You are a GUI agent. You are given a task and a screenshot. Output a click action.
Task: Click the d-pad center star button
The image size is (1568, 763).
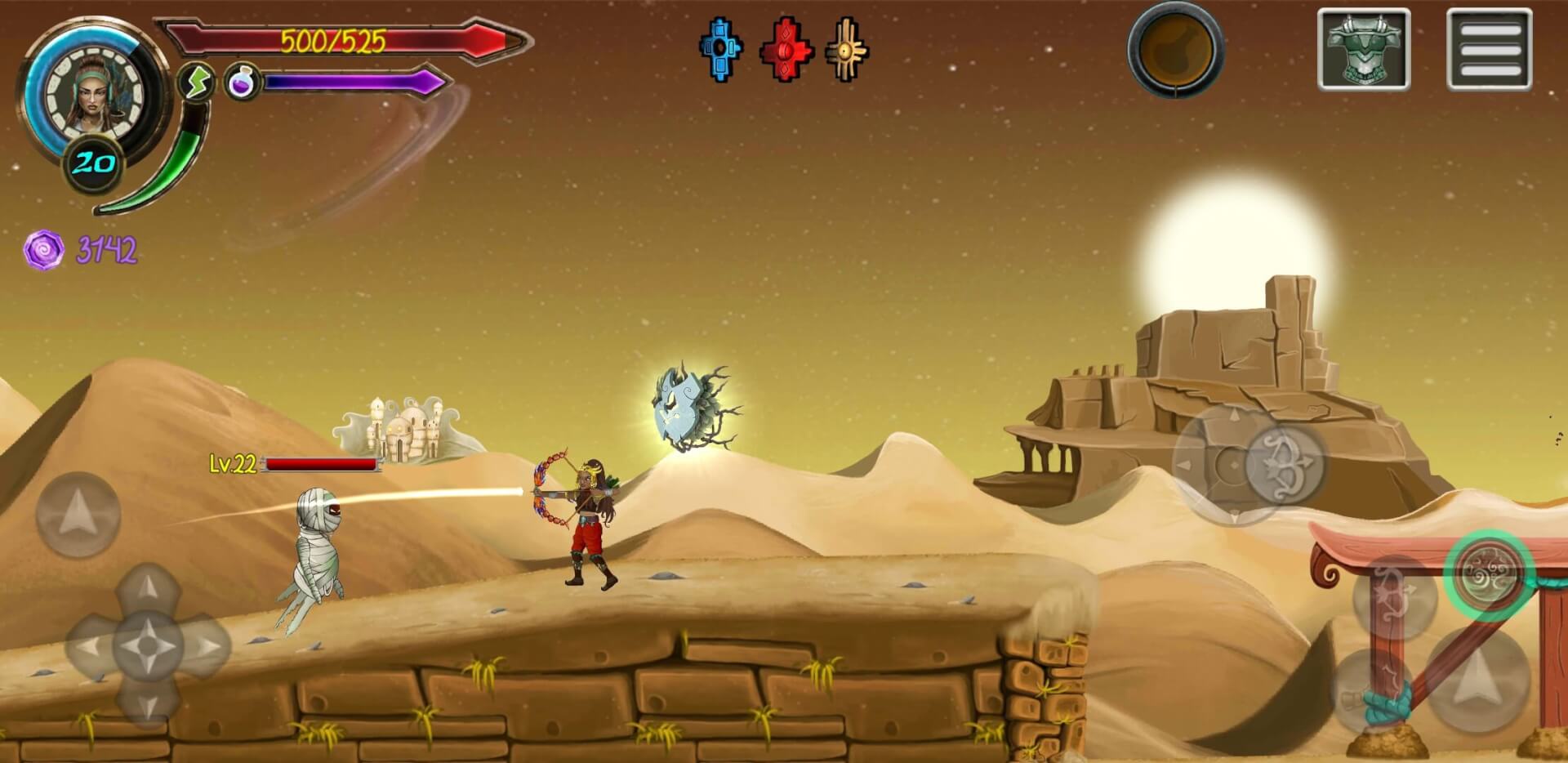click(147, 647)
